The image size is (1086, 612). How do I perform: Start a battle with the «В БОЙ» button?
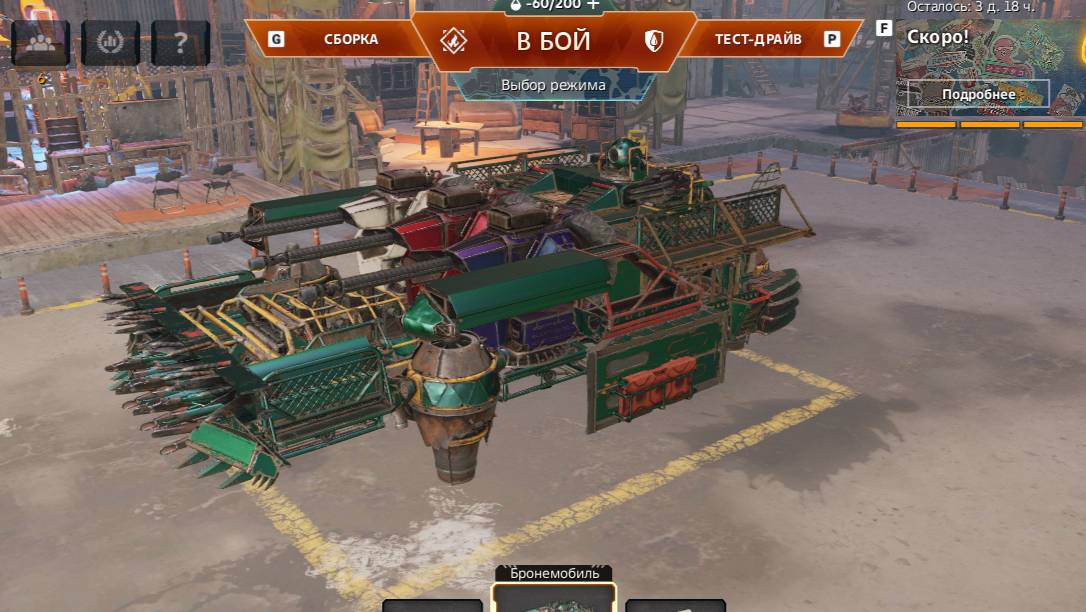tap(553, 41)
